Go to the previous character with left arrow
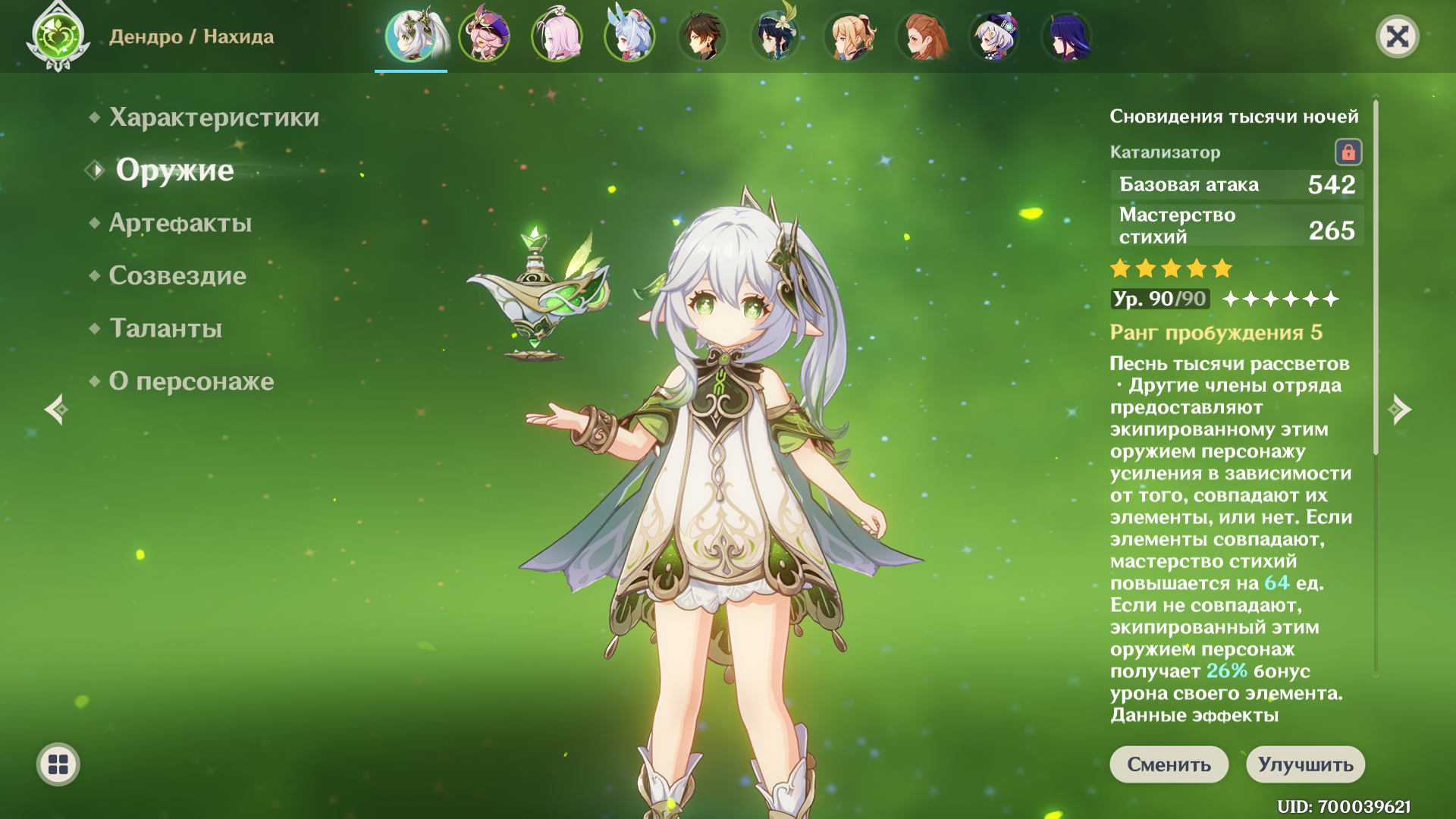This screenshot has height=819, width=1456. pyautogui.click(x=56, y=409)
